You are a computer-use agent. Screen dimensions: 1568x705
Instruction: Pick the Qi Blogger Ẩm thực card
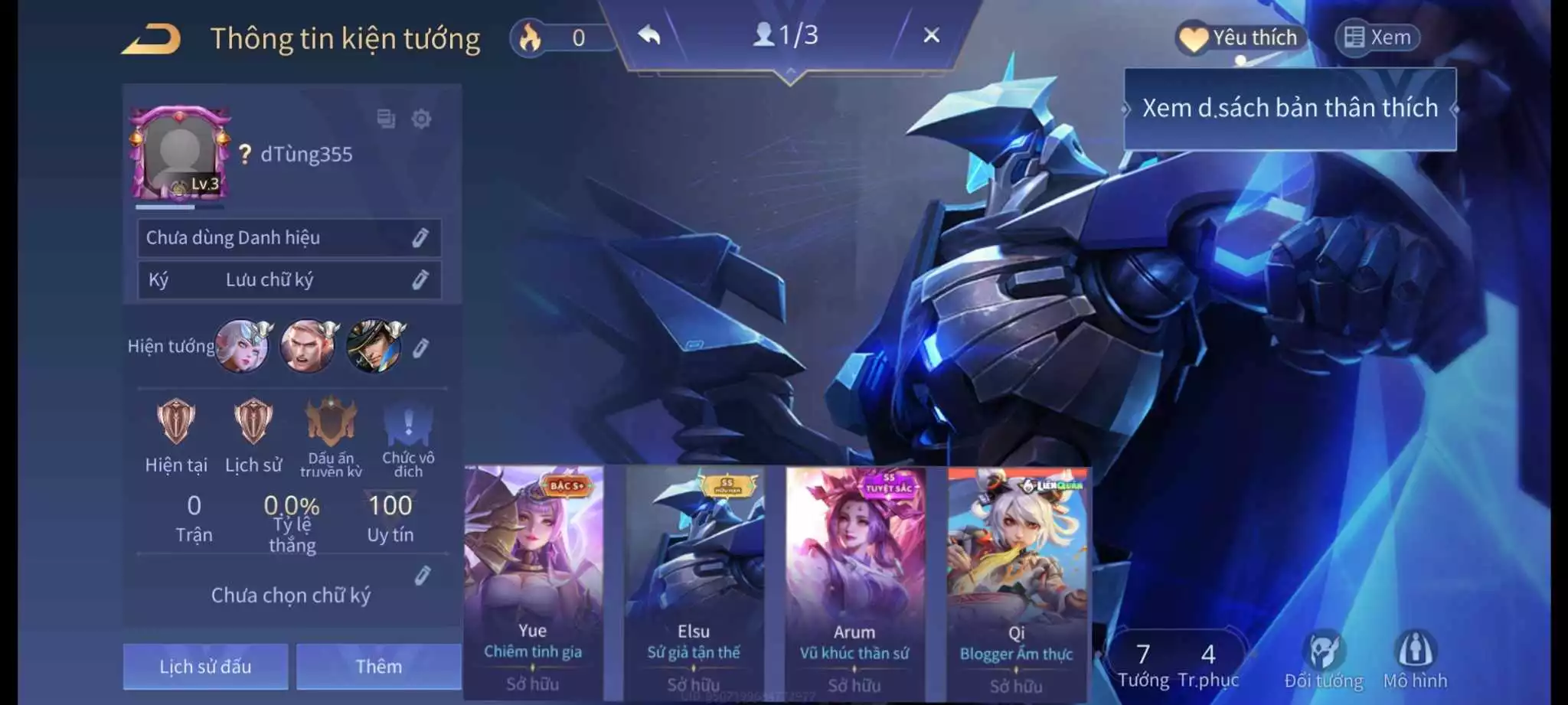tap(1016, 582)
